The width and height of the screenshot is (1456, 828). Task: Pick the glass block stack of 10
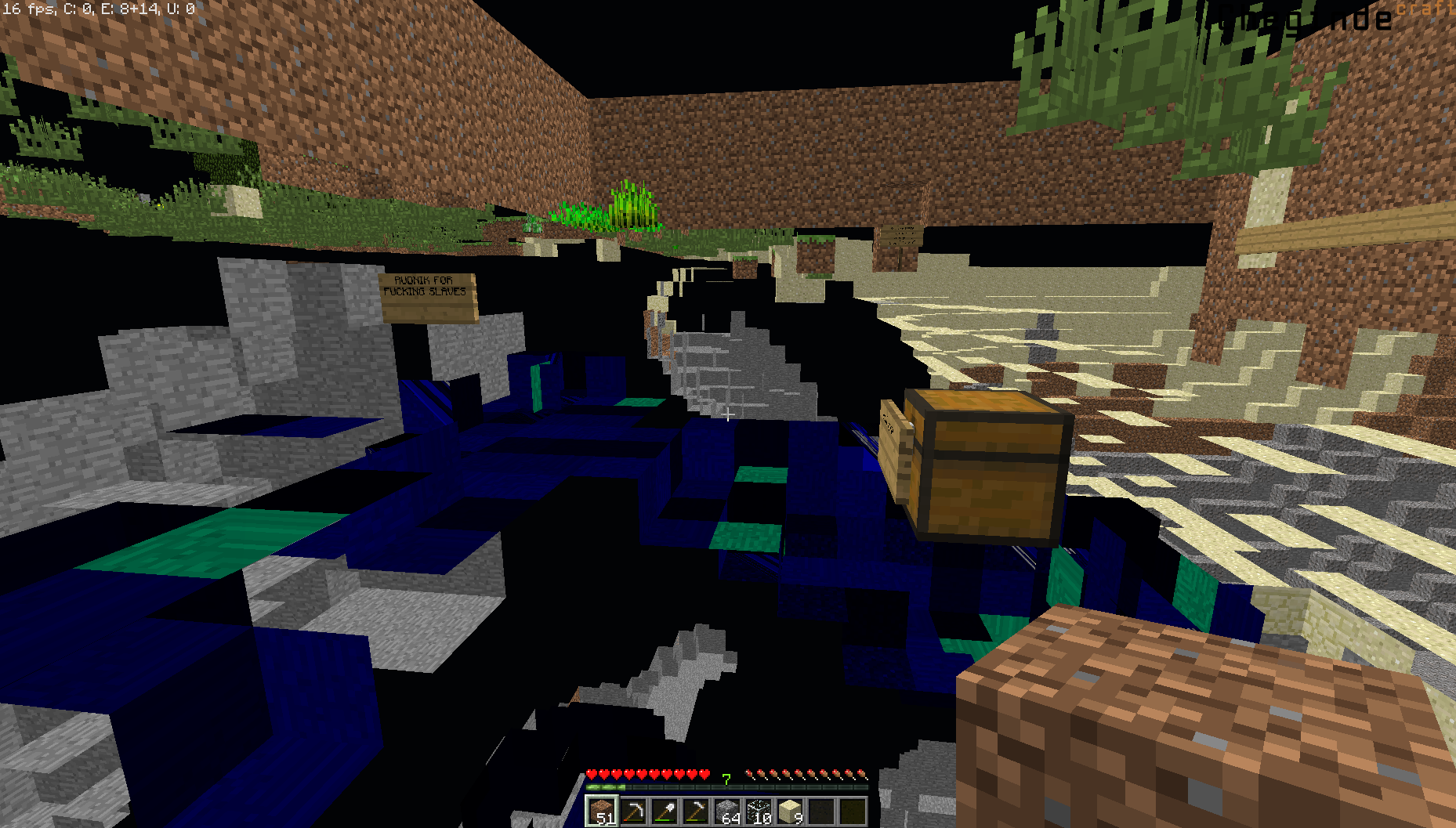pos(759,812)
